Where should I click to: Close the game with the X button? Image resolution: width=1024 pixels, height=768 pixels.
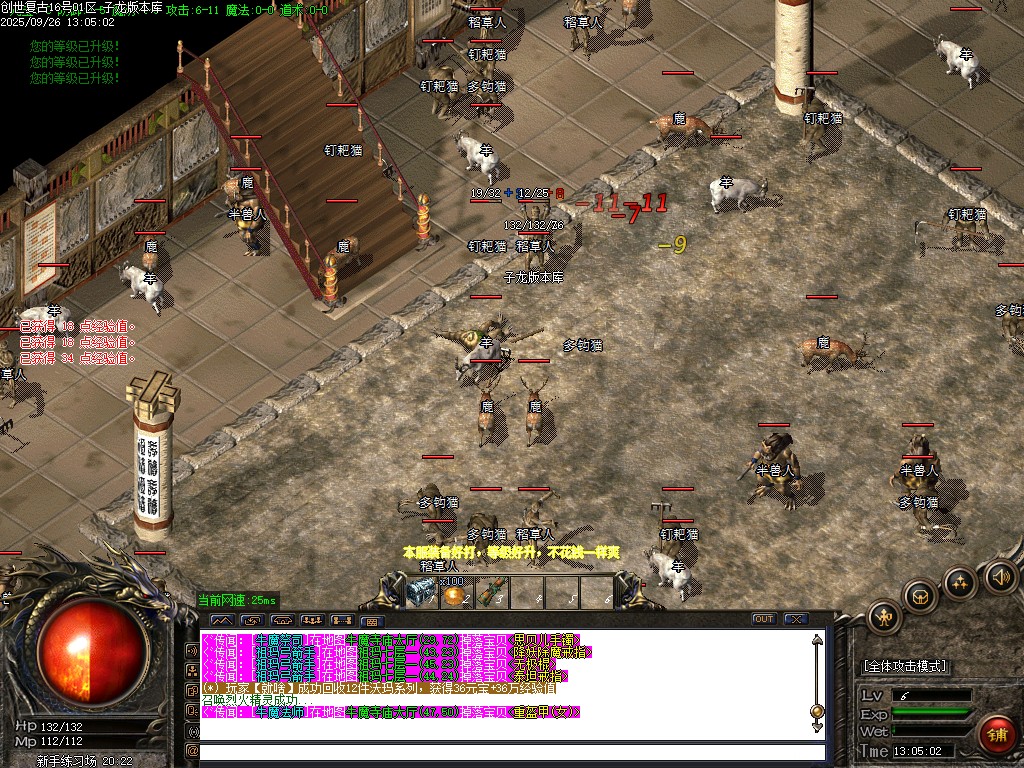point(796,619)
